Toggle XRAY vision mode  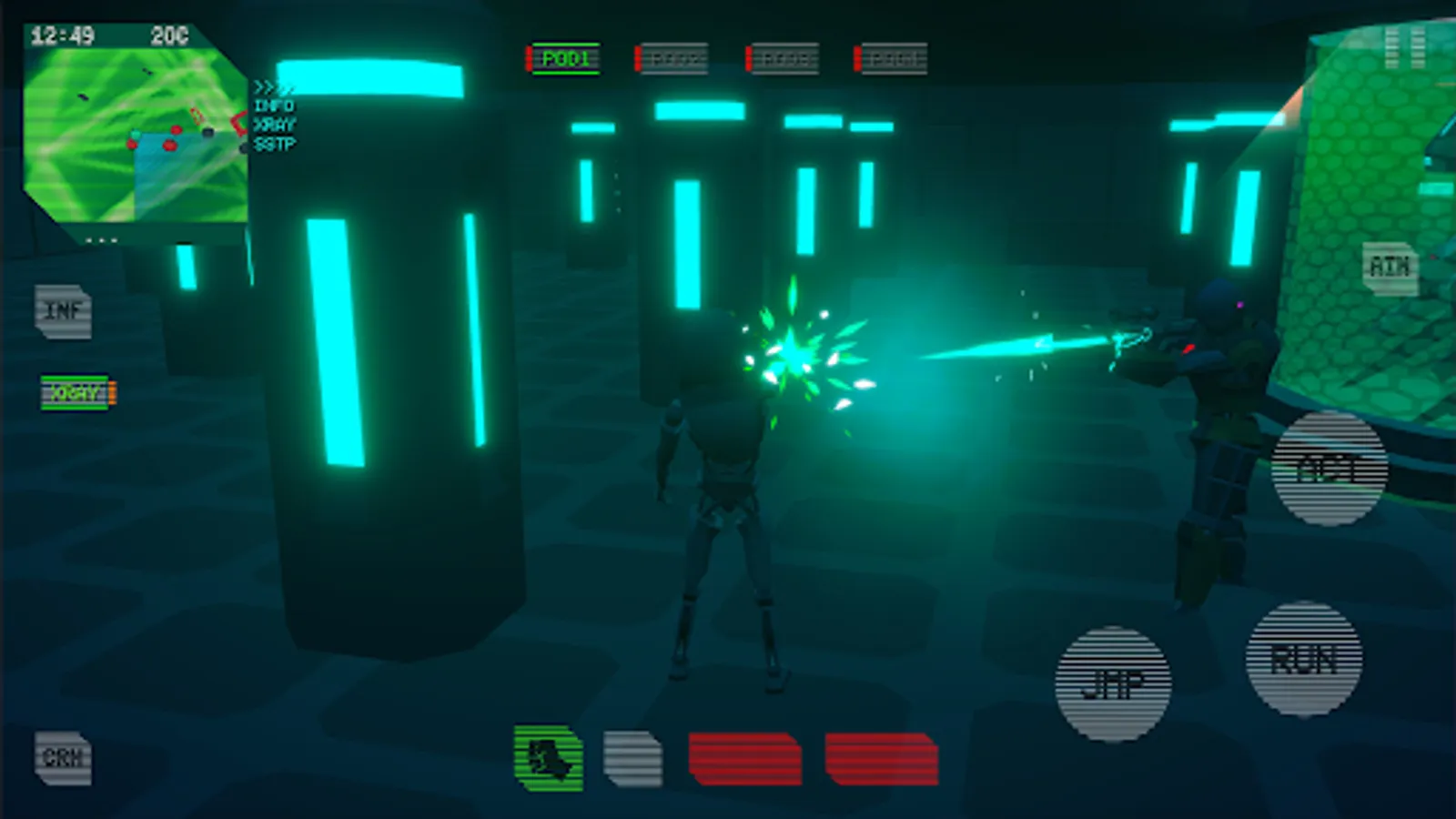pos(73,393)
